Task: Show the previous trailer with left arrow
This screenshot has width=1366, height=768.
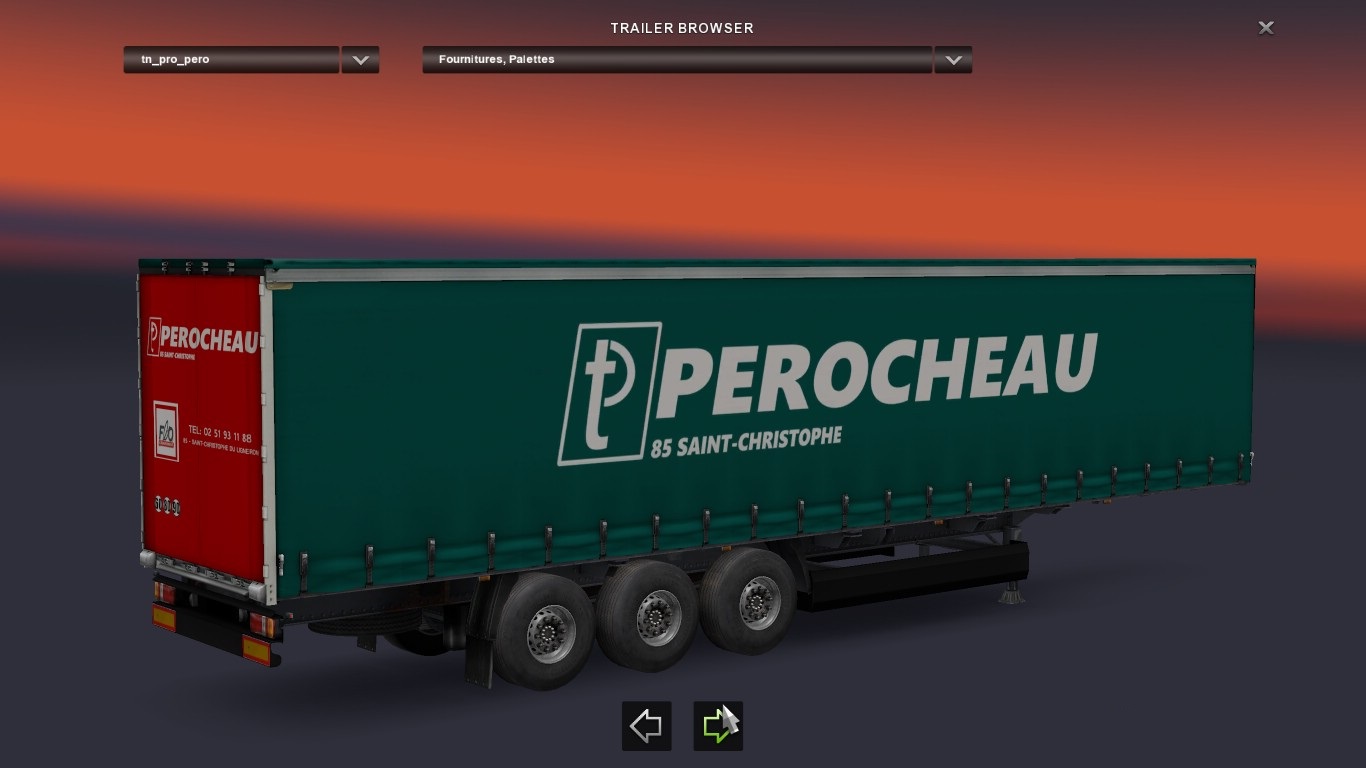Action: click(646, 726)
